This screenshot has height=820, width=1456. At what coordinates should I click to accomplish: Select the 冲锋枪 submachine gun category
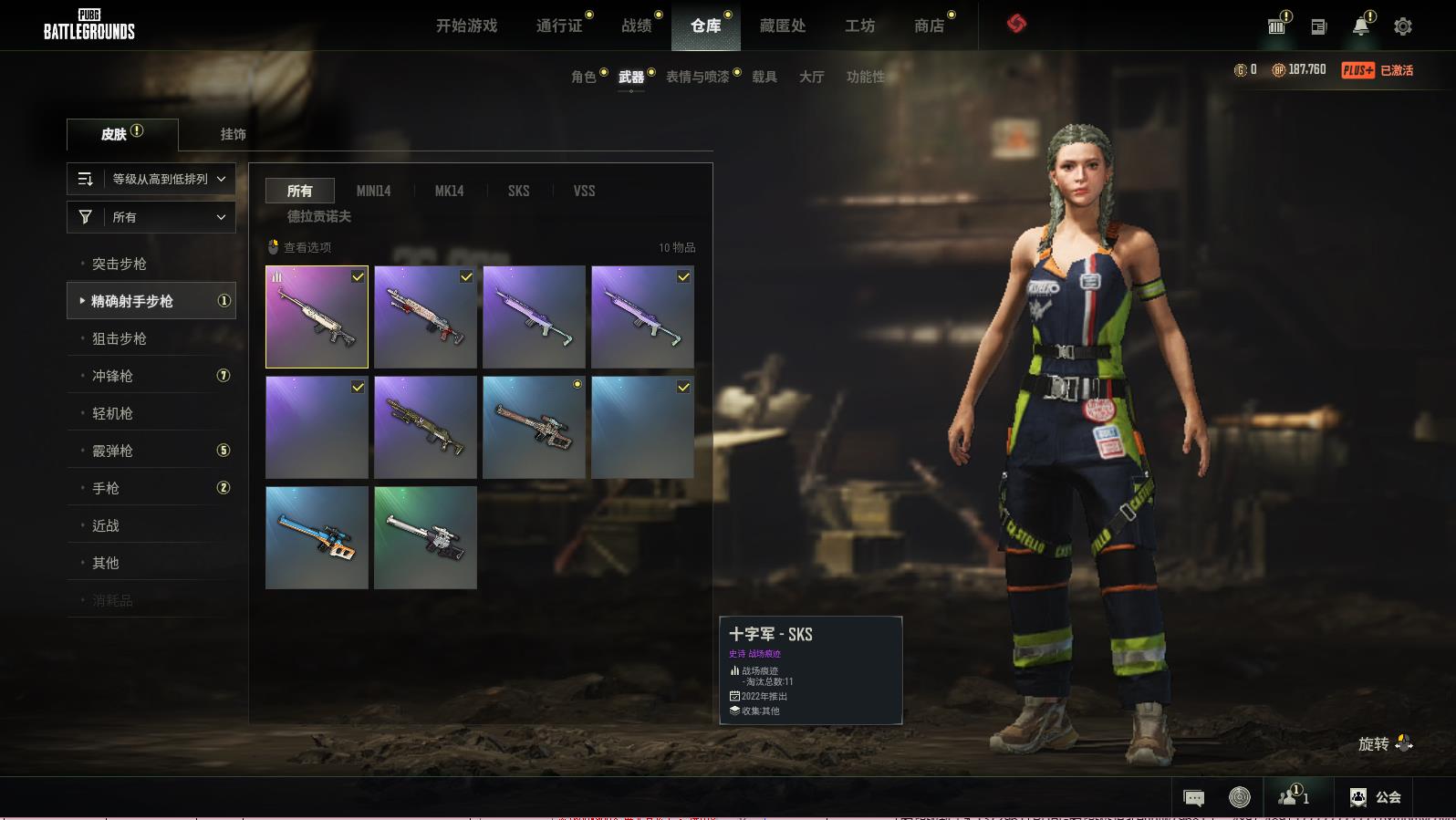pyautogui.click(x=112, y=376)
